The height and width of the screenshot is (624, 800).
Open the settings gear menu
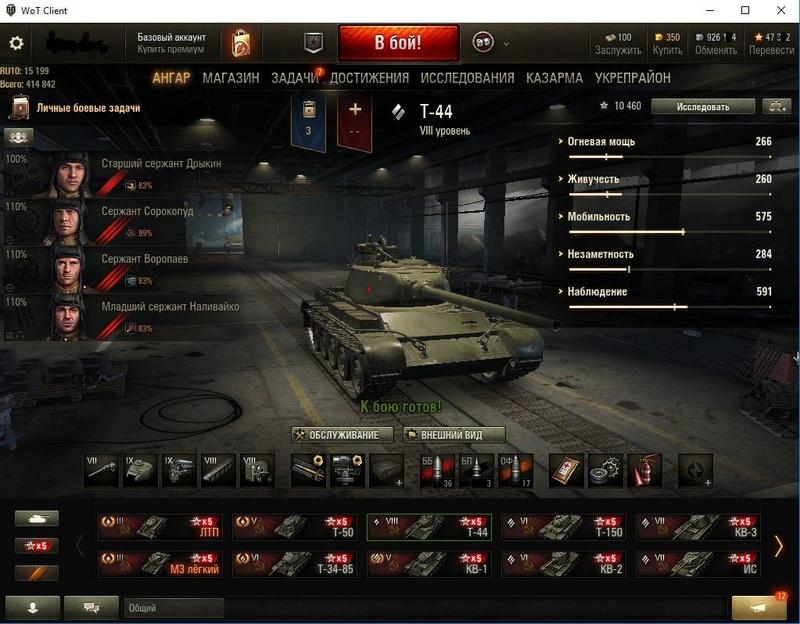pos(16,43)
